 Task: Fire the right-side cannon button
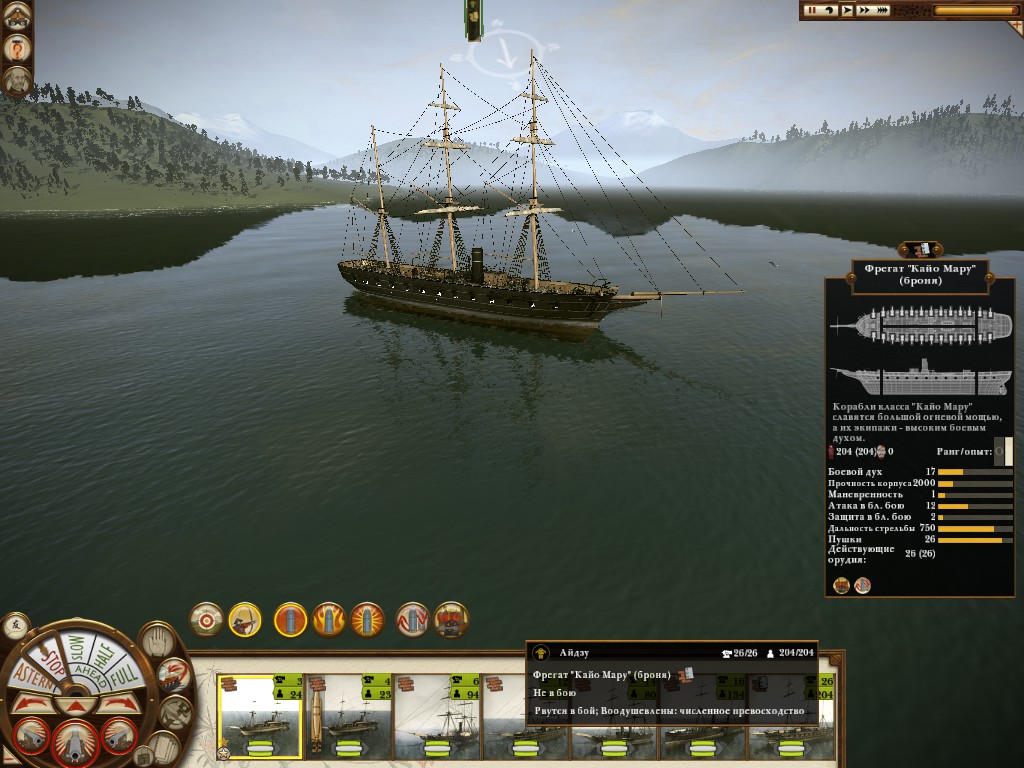tap(117, 736)
